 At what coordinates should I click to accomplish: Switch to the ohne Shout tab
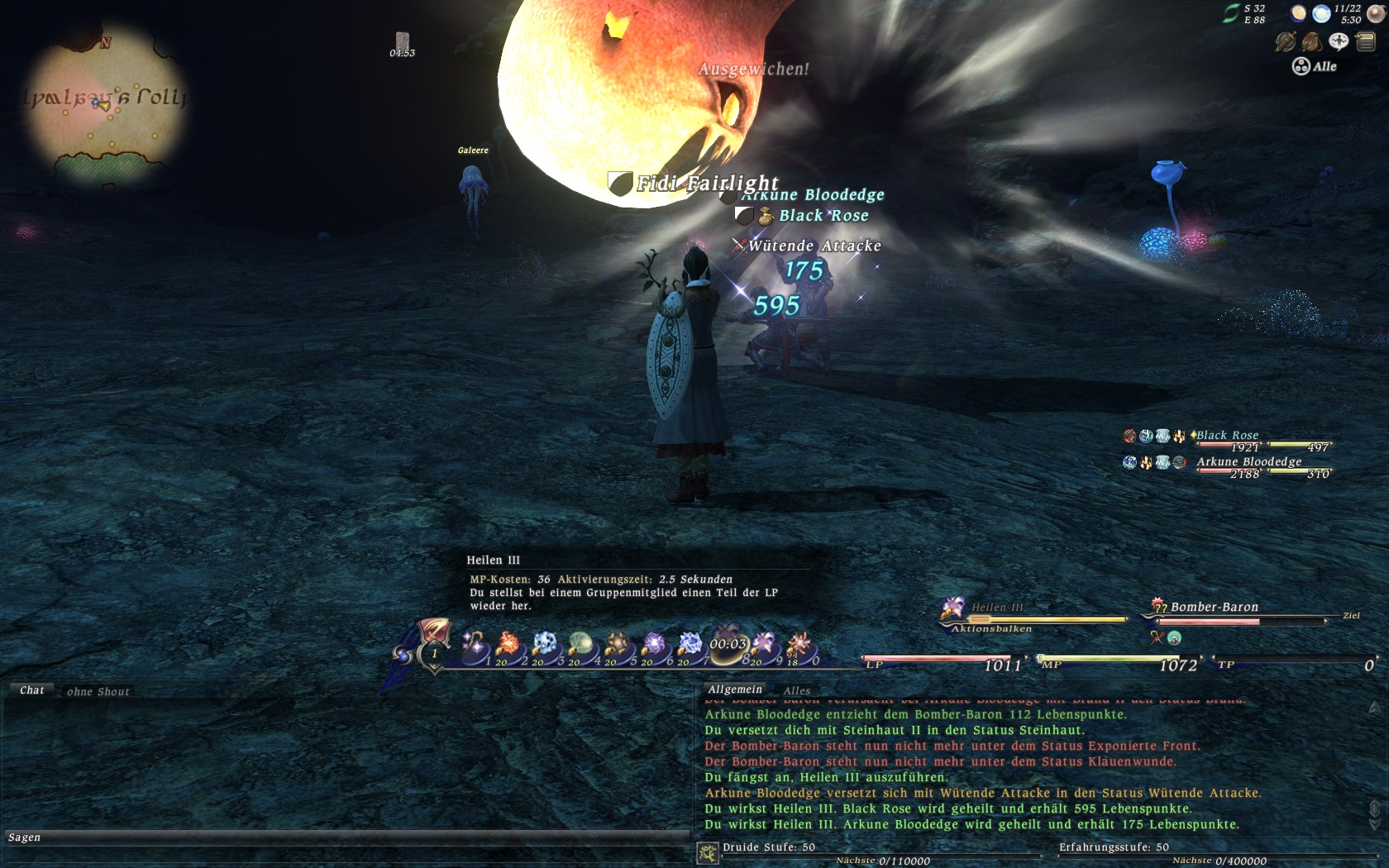98,691
